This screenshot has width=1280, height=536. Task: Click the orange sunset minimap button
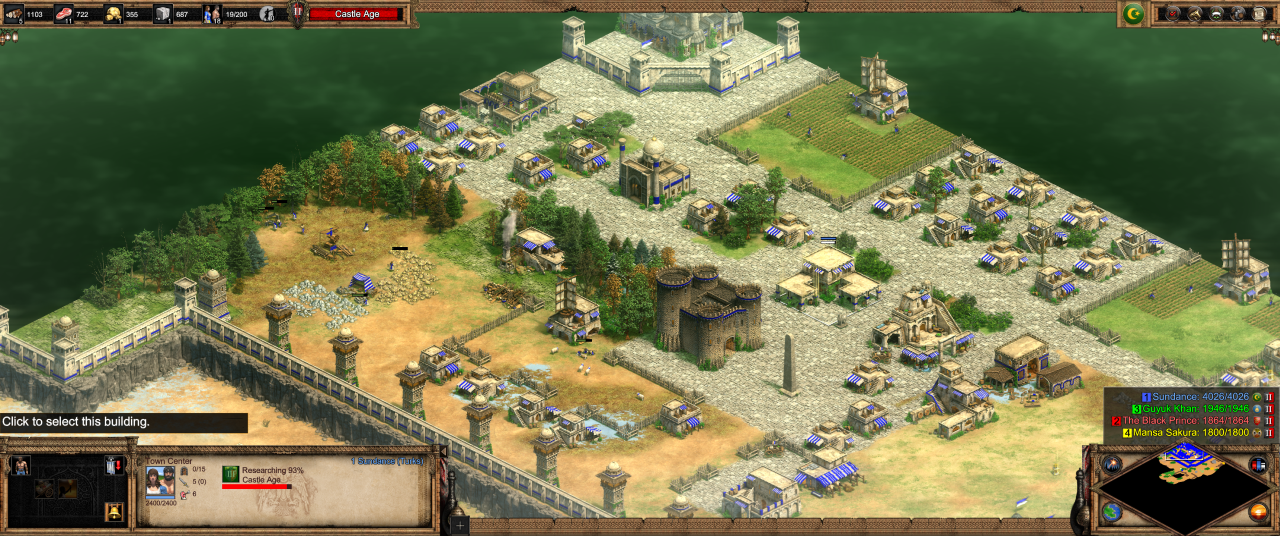point(1258,513)
